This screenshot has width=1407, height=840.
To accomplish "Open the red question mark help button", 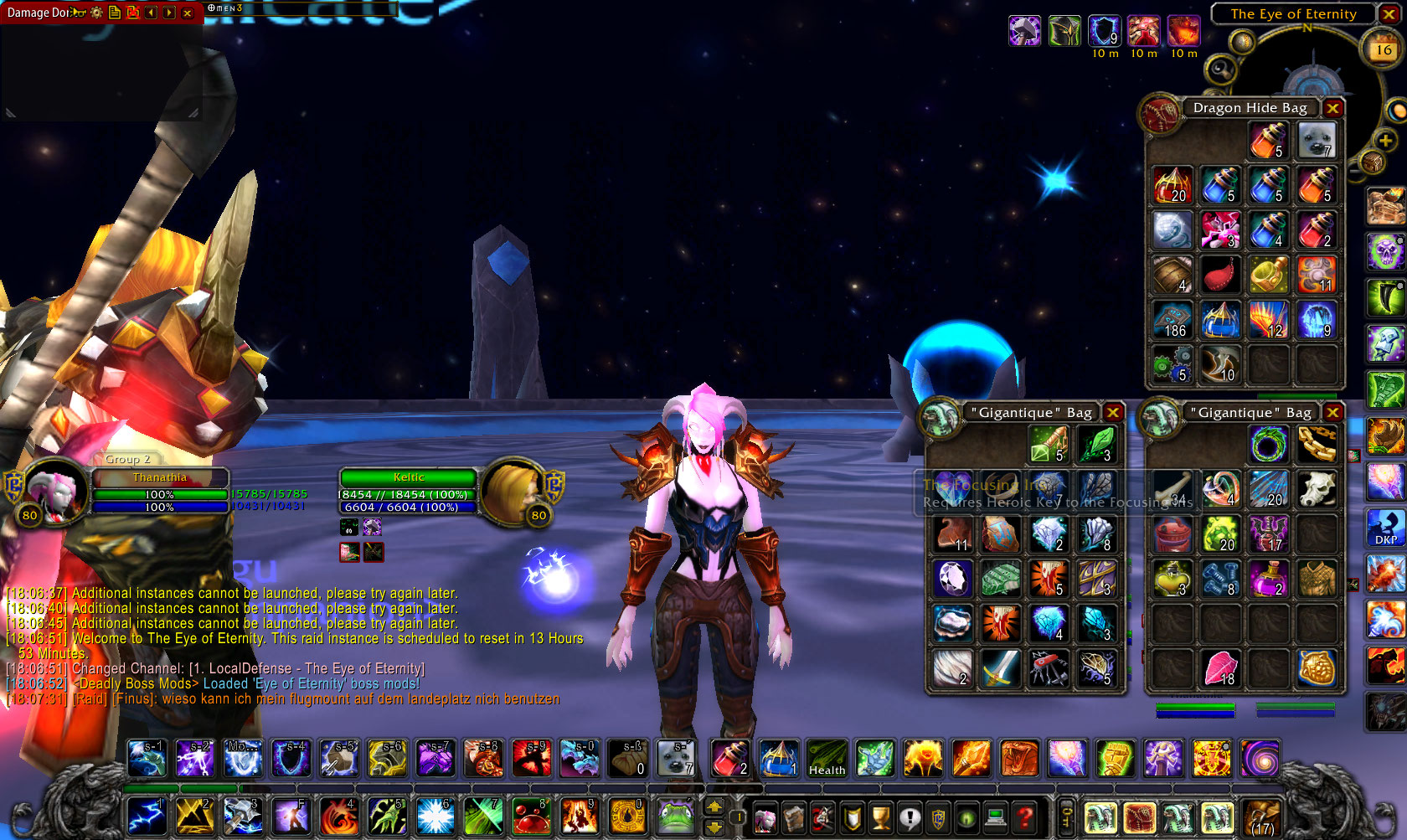I will [1023, 817].
